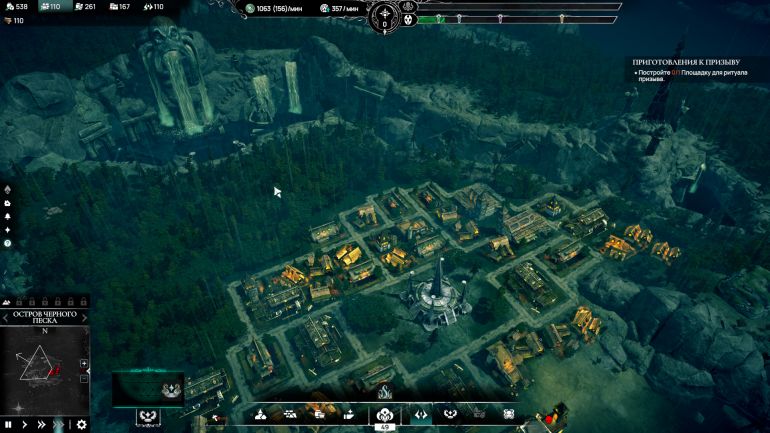Select the diamond arrows tool in toolbar

click(421, 413)
